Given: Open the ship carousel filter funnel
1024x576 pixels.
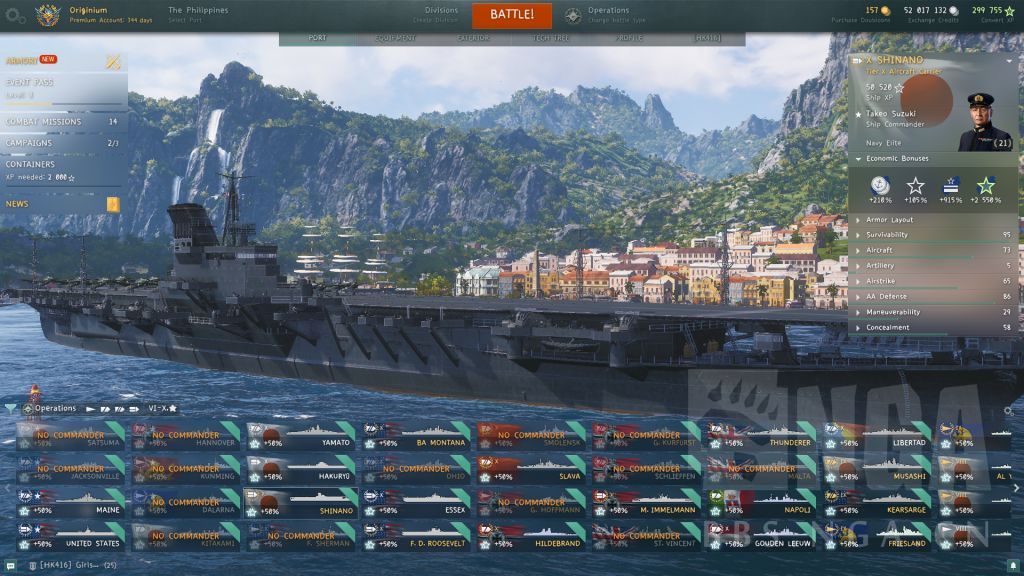Looking at the screenshot, I should click(x=11, y=409).
